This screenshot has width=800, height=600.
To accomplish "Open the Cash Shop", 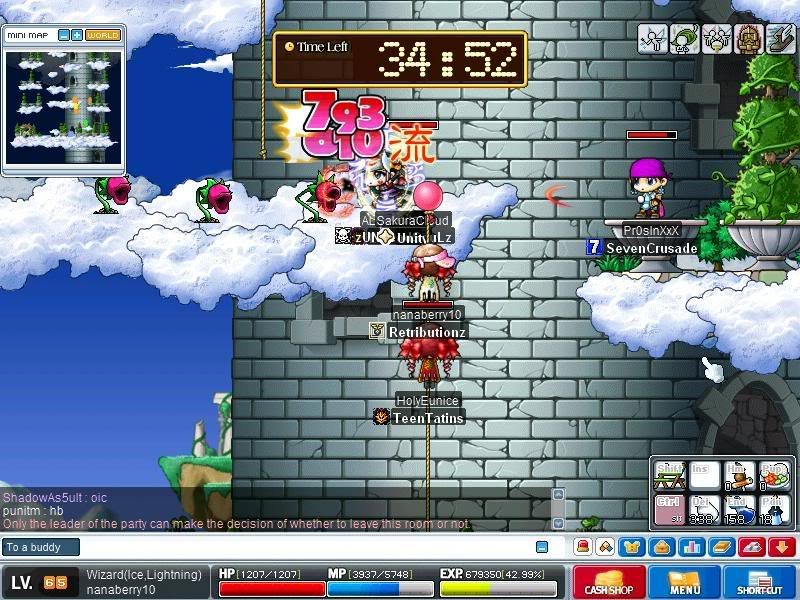I will click(x=608, y=582).
